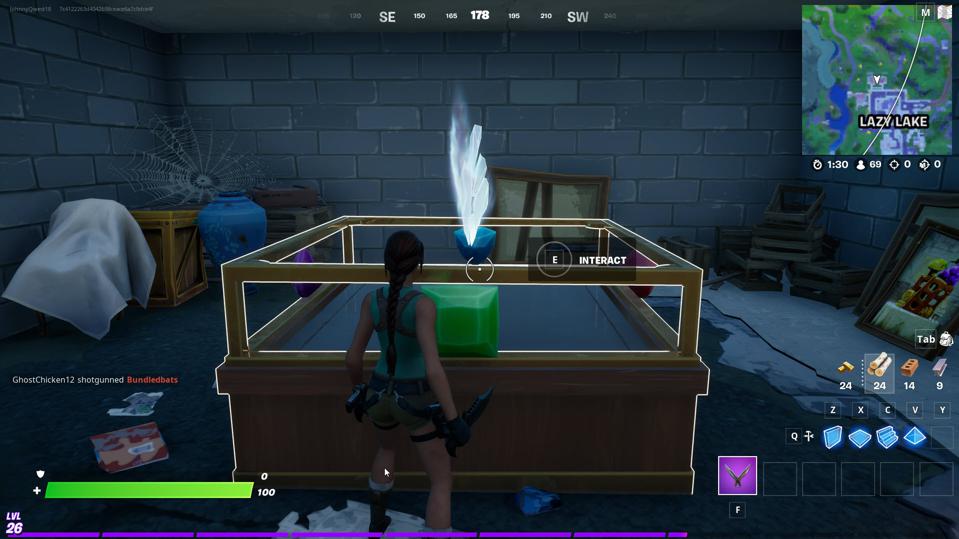
Task: Pick the metal building material
Action: tap(939, 367)
